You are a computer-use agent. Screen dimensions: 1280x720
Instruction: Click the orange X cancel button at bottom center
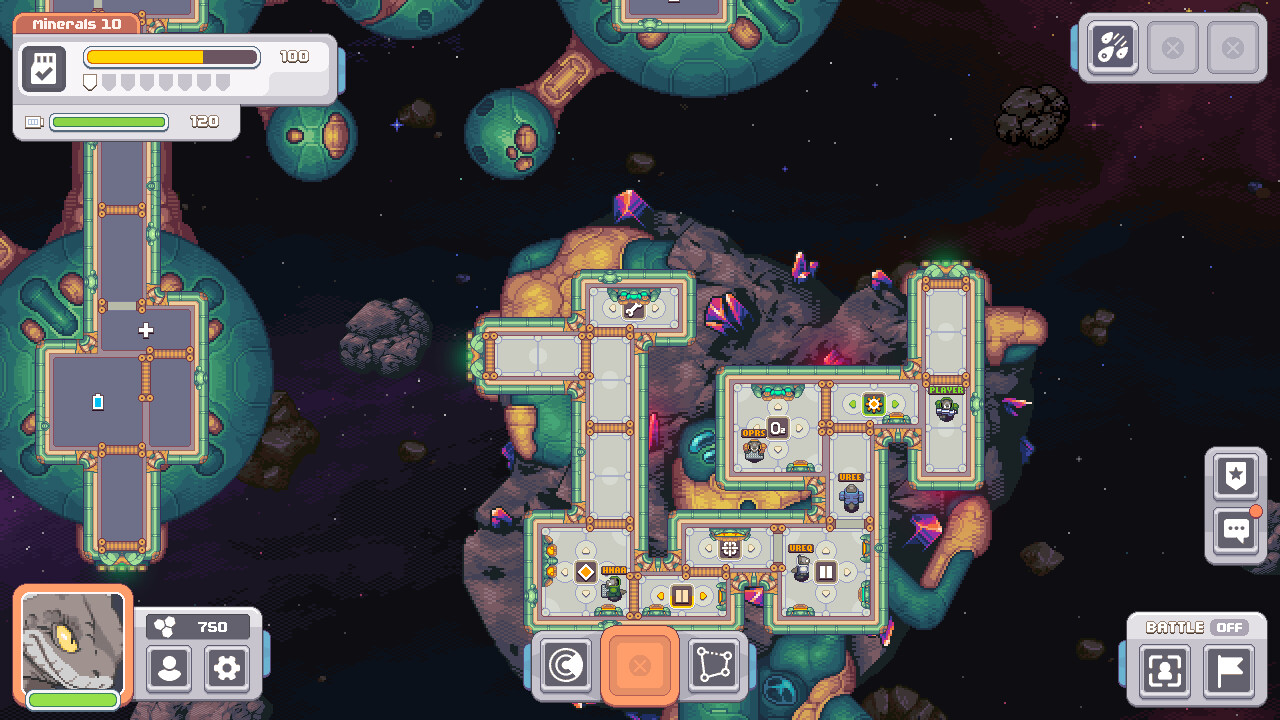(x=640, y=666)
